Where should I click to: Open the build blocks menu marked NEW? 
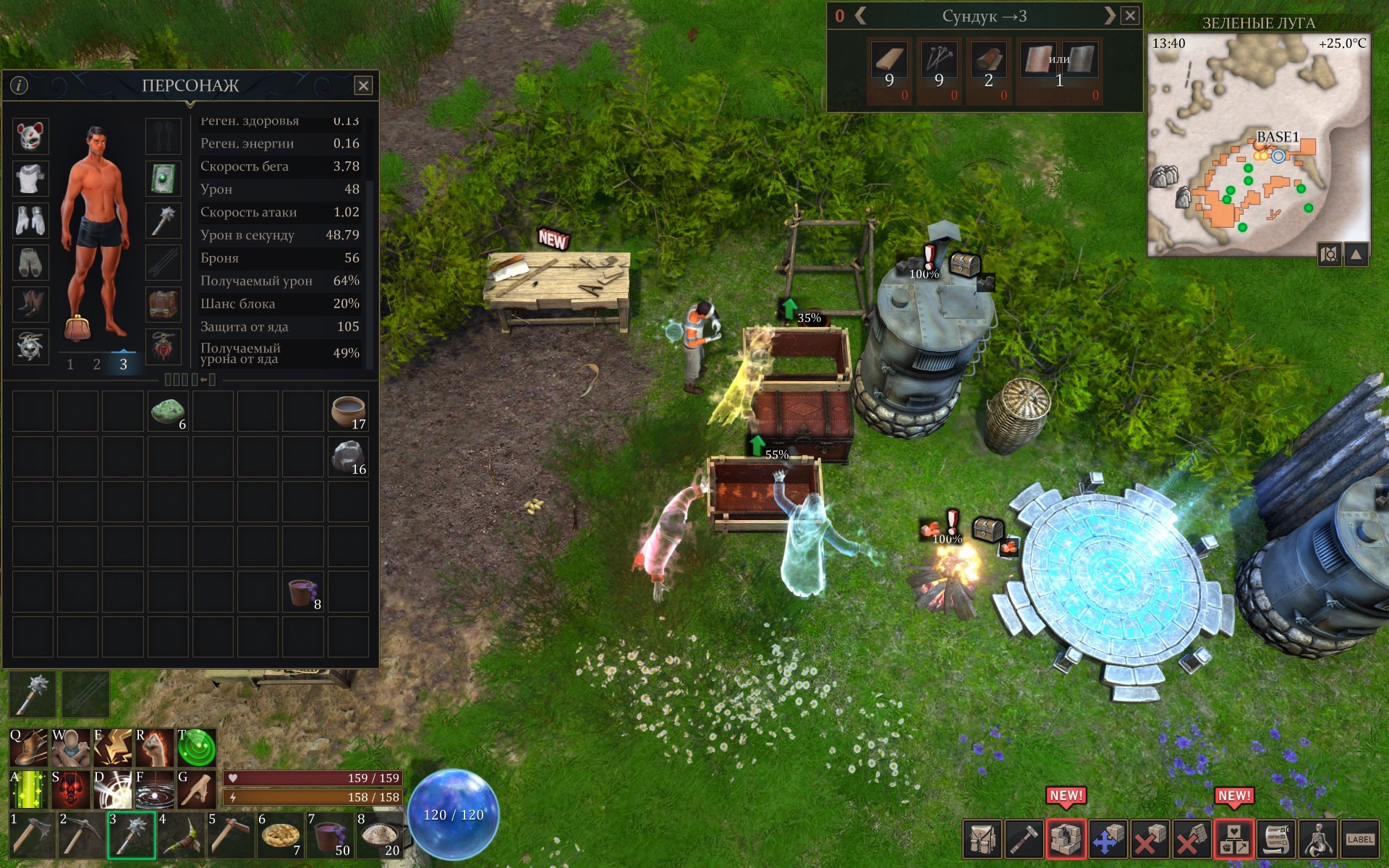click(1066, 839)
